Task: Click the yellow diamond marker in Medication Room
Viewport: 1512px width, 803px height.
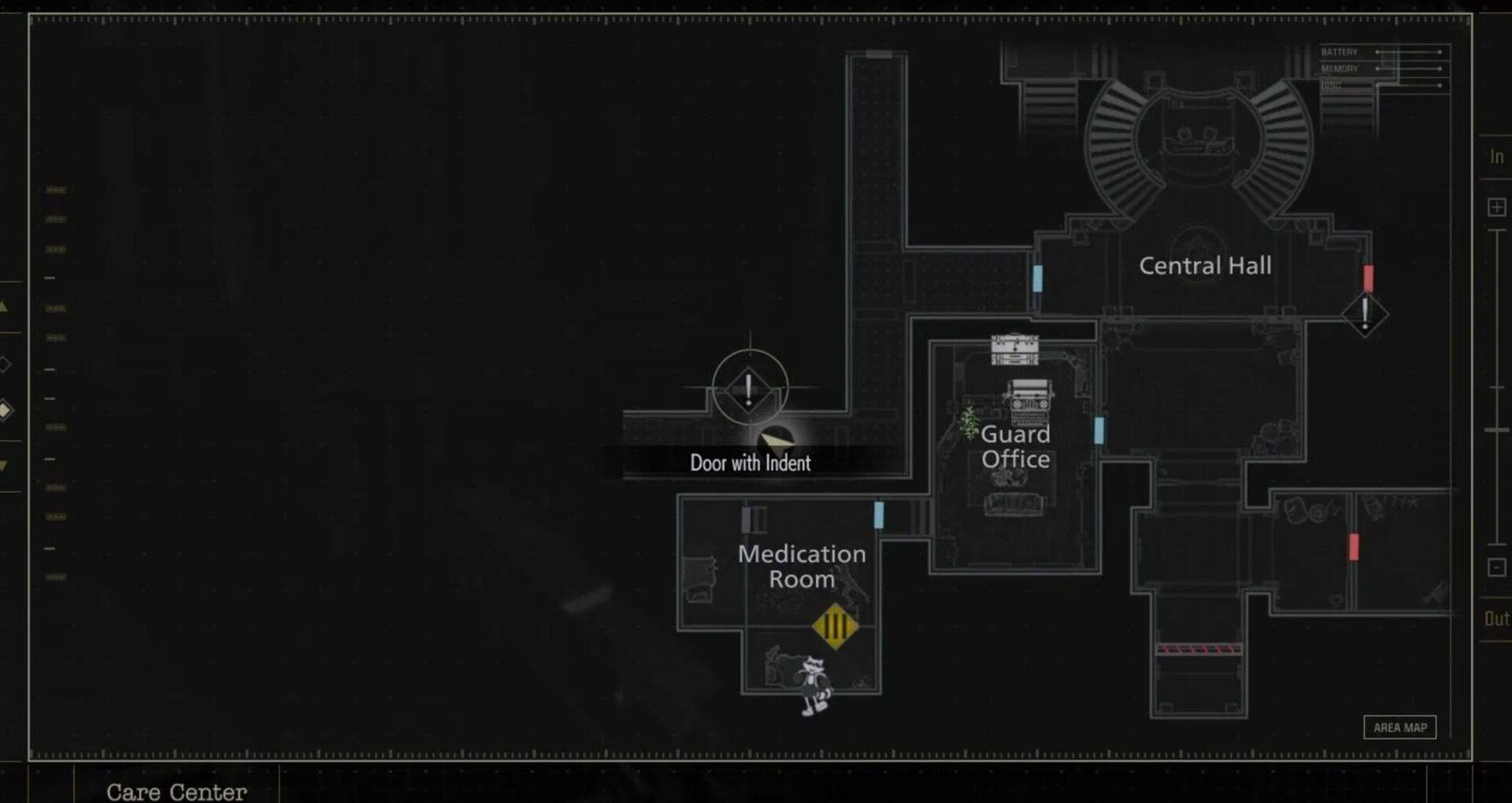Action: point(835,627)
